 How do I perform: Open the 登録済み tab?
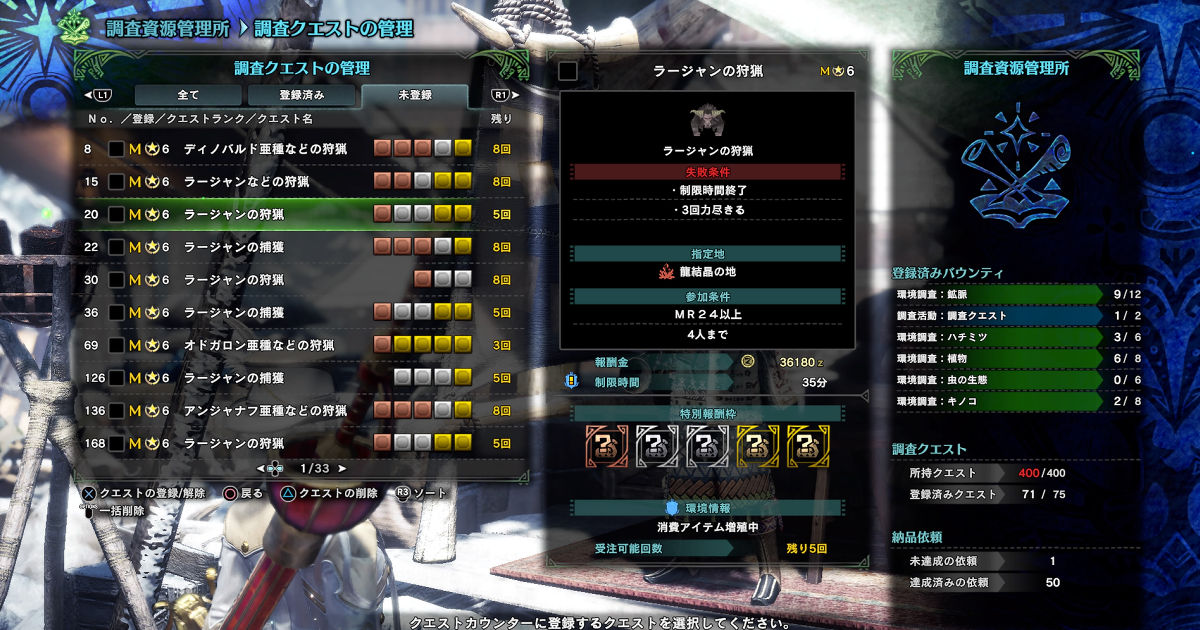tap(301, 96)
